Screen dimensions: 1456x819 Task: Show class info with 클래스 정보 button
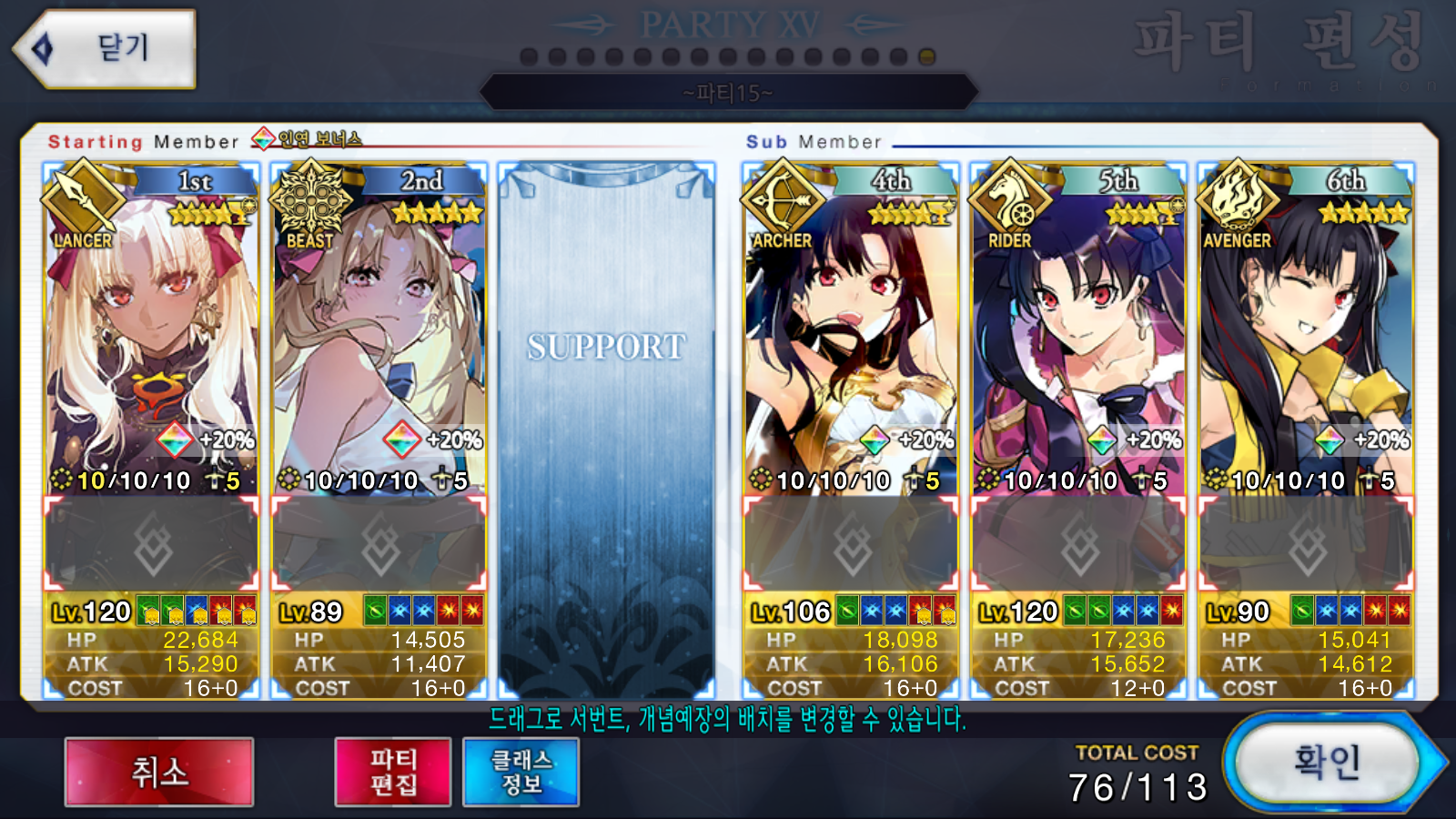521,772
